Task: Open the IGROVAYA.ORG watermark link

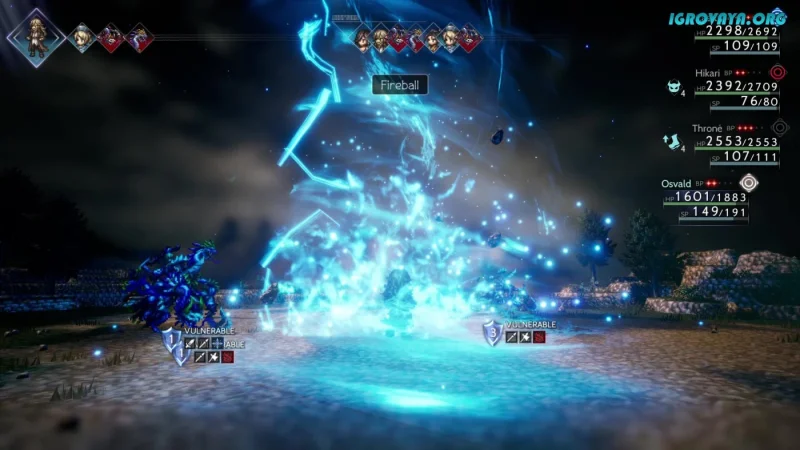Action: [x=728, y=18]
